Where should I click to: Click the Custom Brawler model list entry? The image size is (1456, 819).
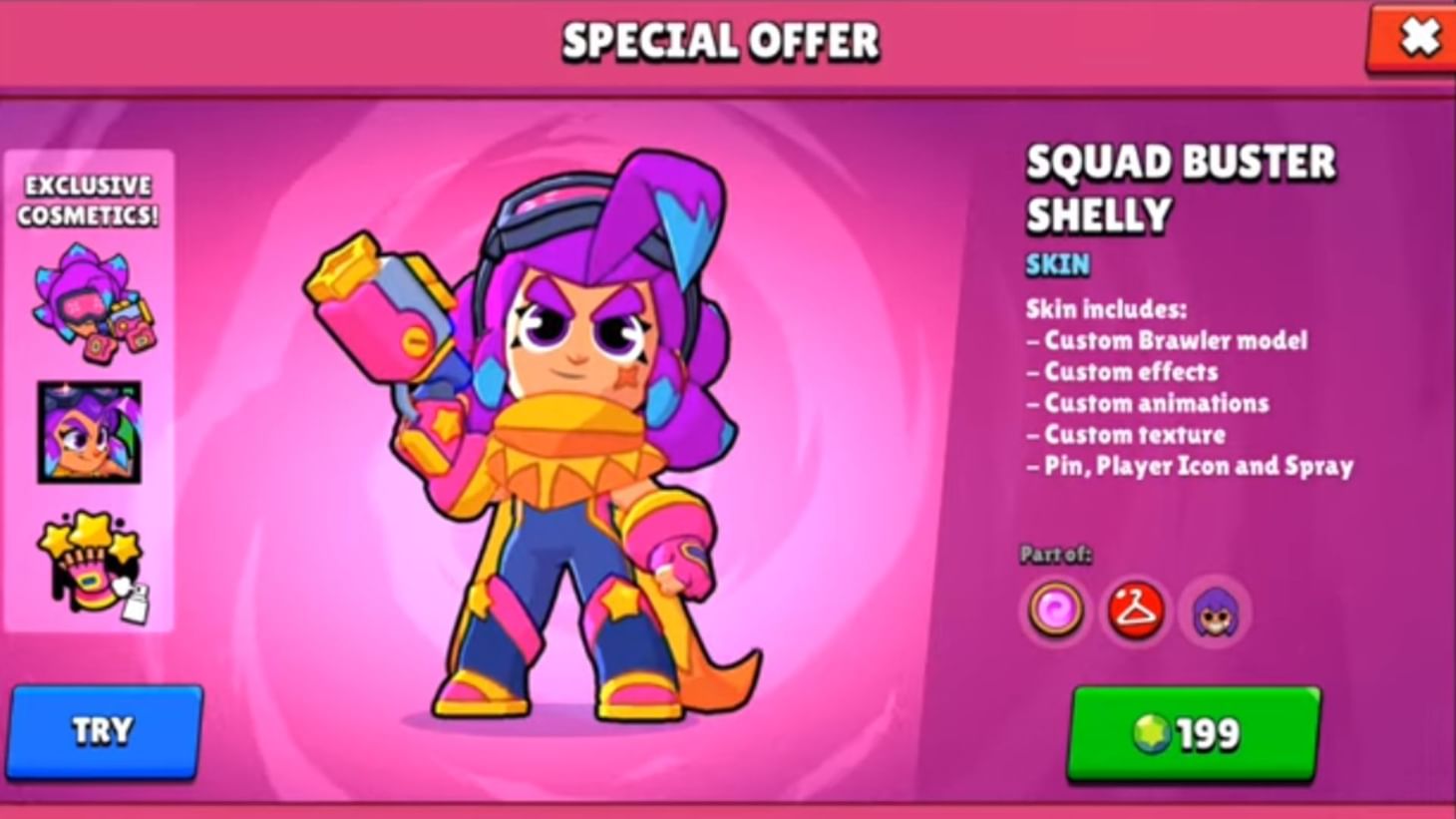pyautogui.click(x=1167, y=340)
